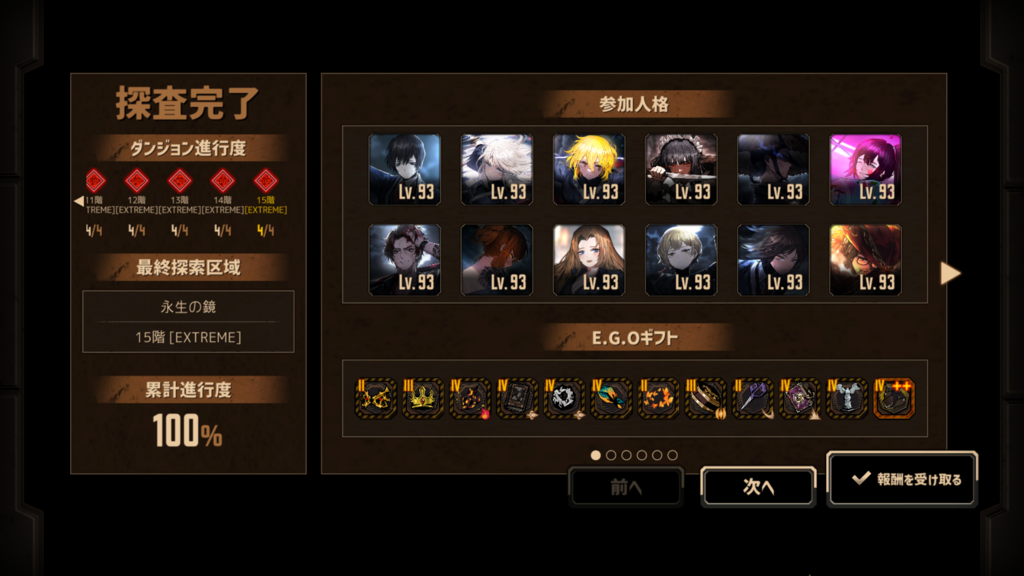The height and width of the screenshot is (576, 1024).
Task: Go to the next page with 次へ
Action: [758, 487]
